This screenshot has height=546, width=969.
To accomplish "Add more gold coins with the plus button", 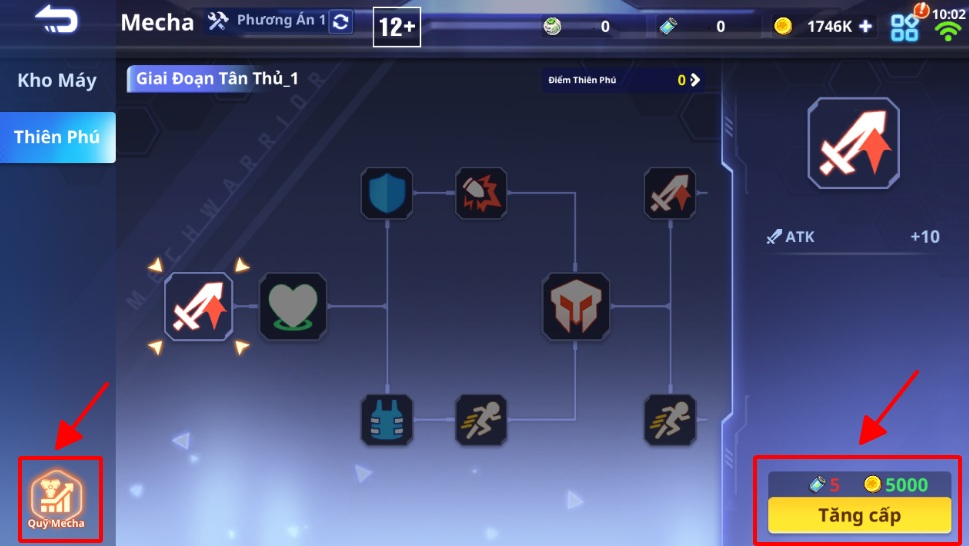I will click(x=865, y=27).
